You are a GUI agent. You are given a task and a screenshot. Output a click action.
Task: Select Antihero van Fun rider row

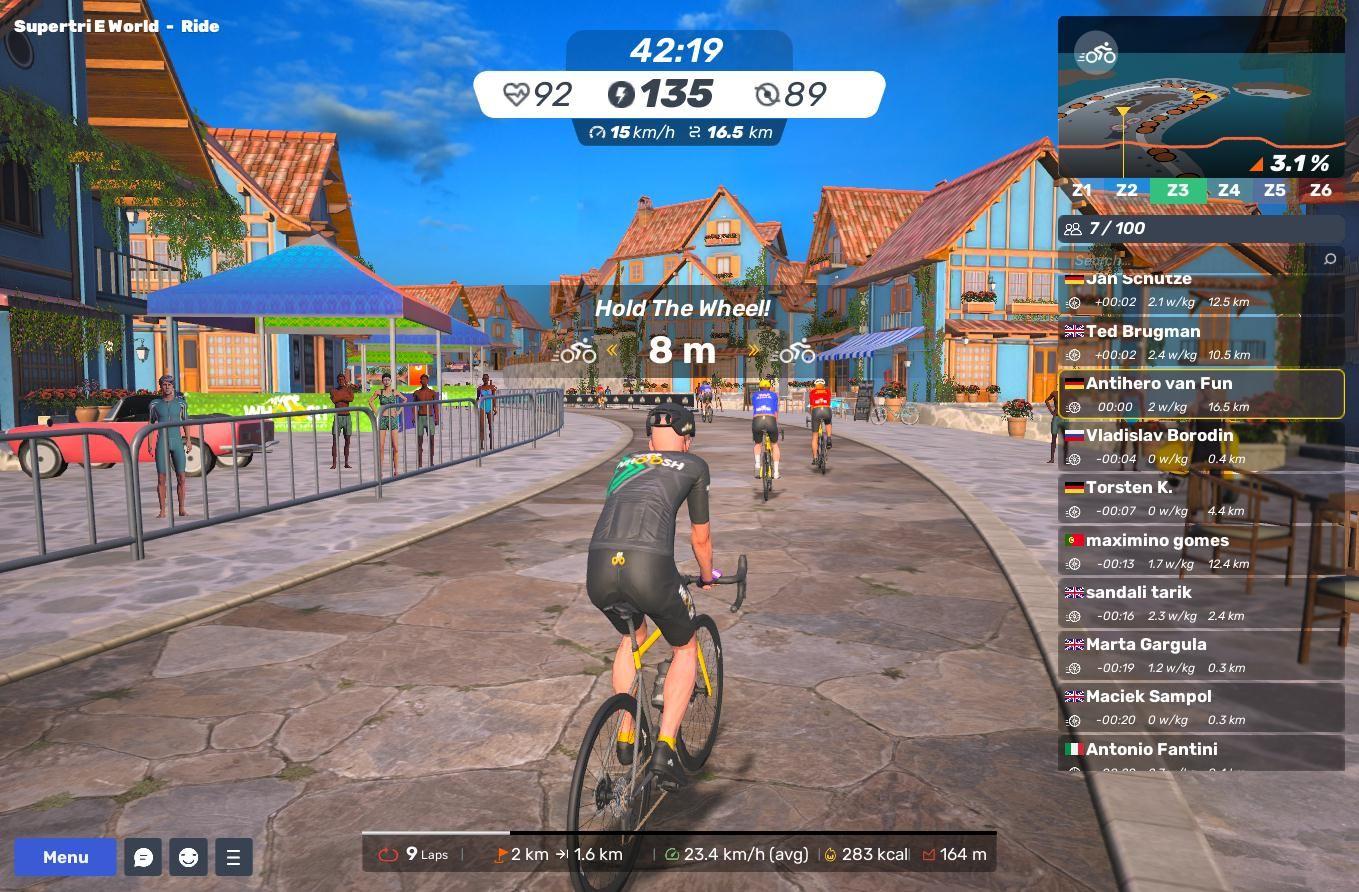coord(1200,394)
